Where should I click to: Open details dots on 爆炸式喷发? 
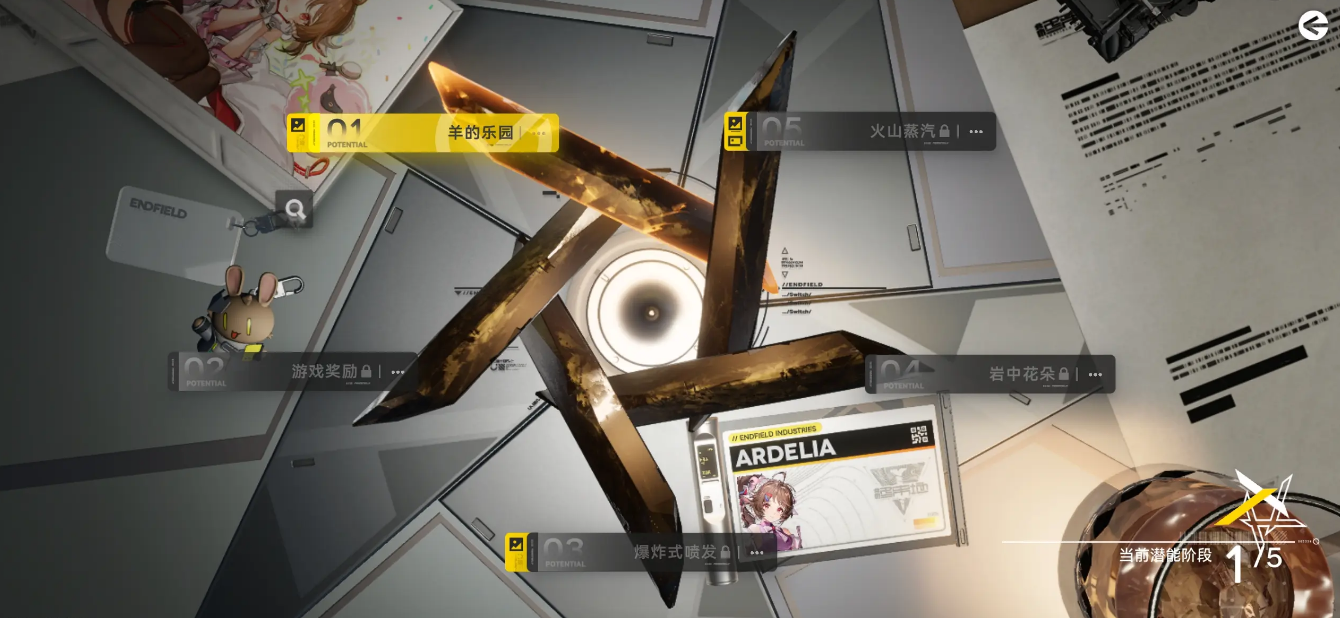coord(757,553)
